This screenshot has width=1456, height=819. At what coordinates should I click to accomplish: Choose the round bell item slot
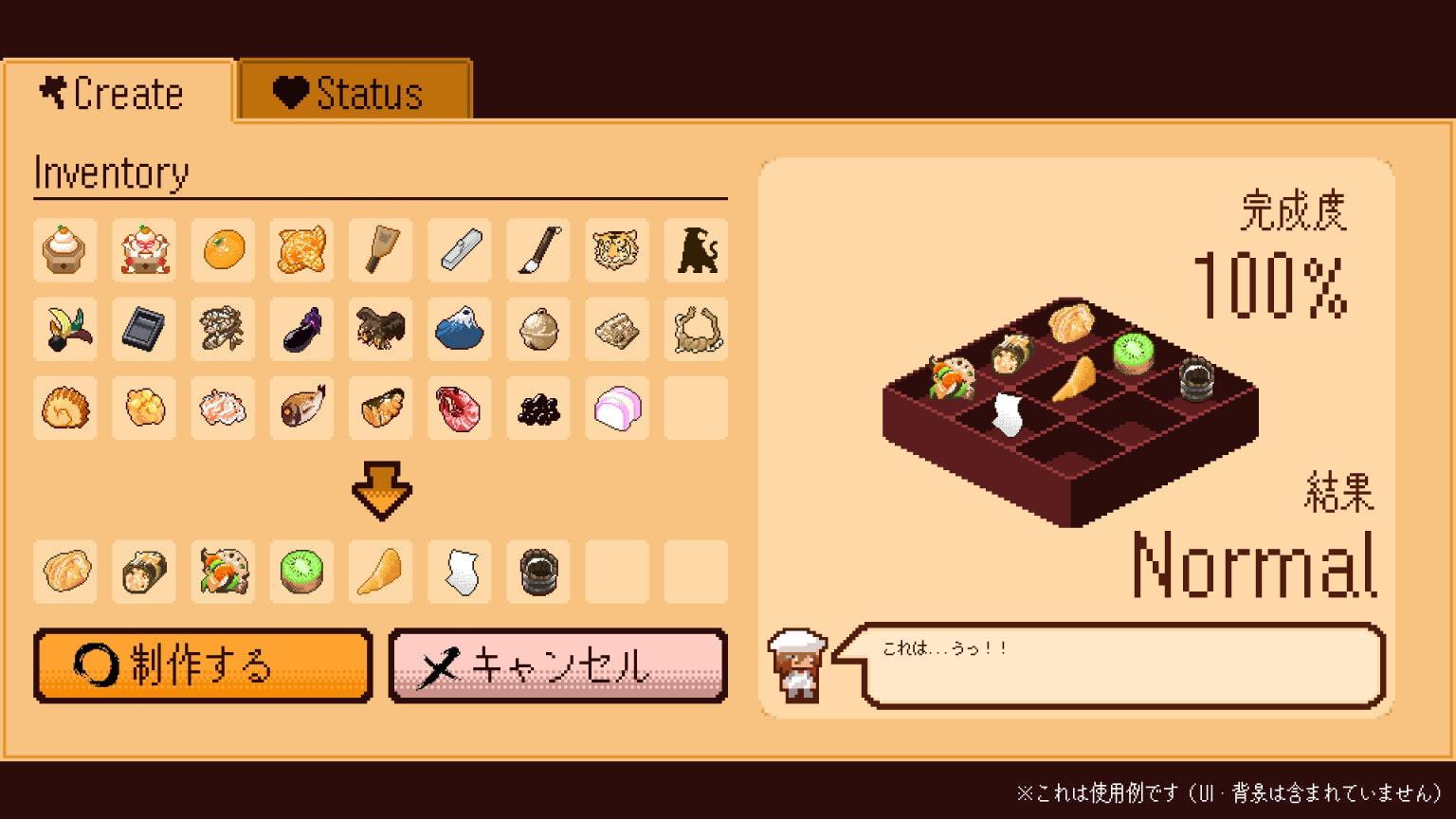coord(538,329)
